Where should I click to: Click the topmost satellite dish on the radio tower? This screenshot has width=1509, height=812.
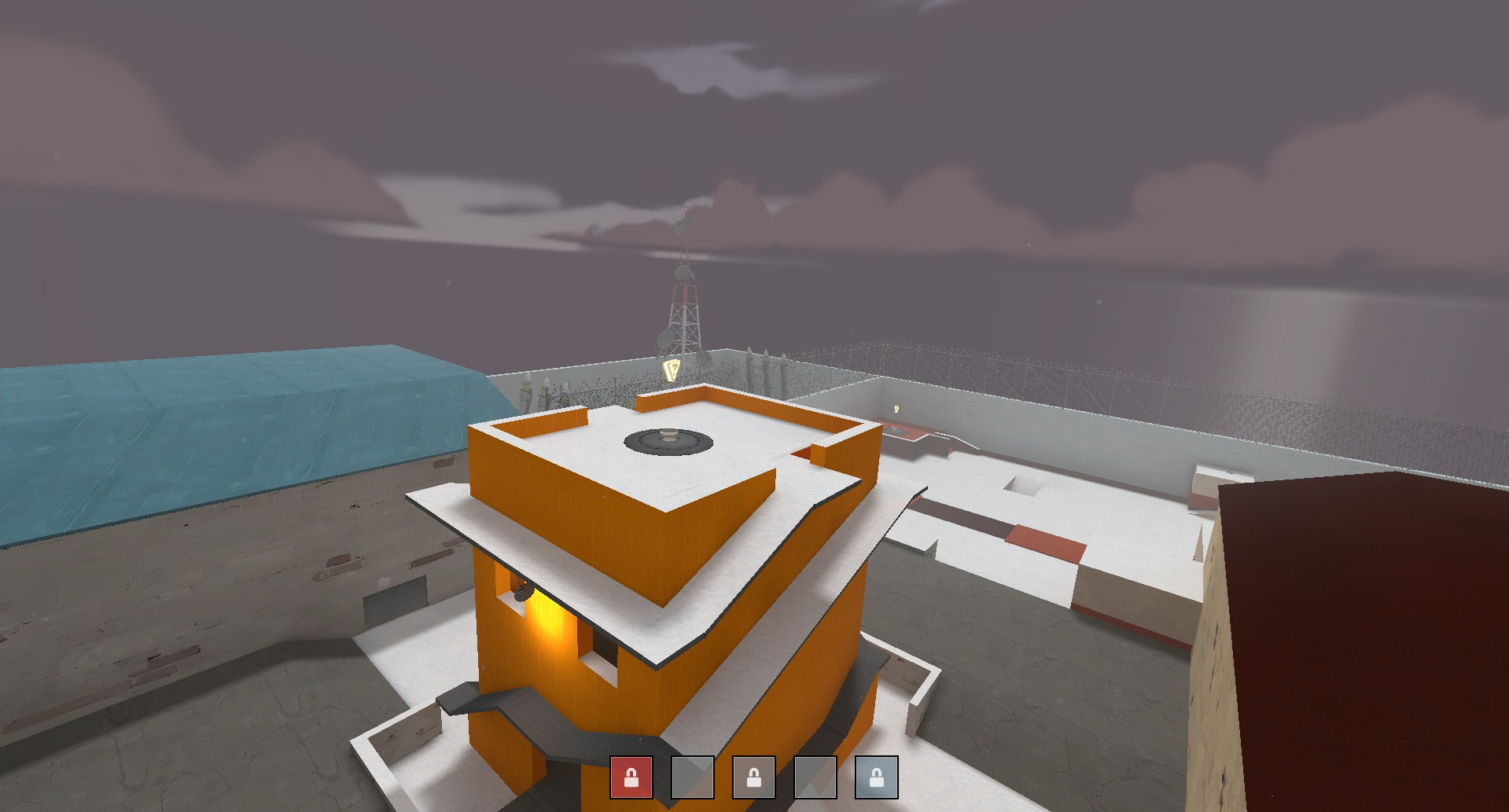coord(681,227)
